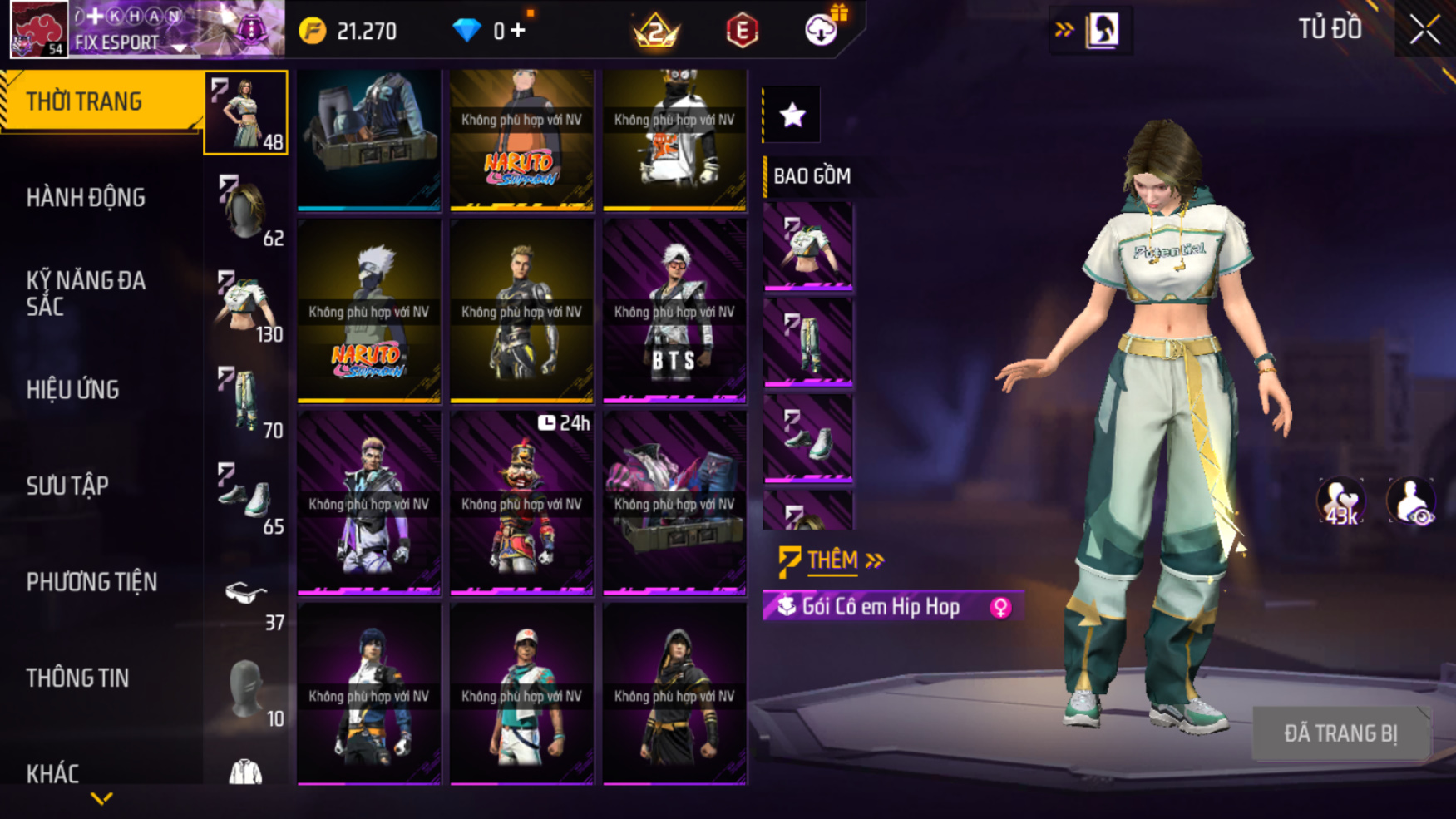Select the white crop top included item
This screenshot has width=1456, height=819.
(807, 247)
